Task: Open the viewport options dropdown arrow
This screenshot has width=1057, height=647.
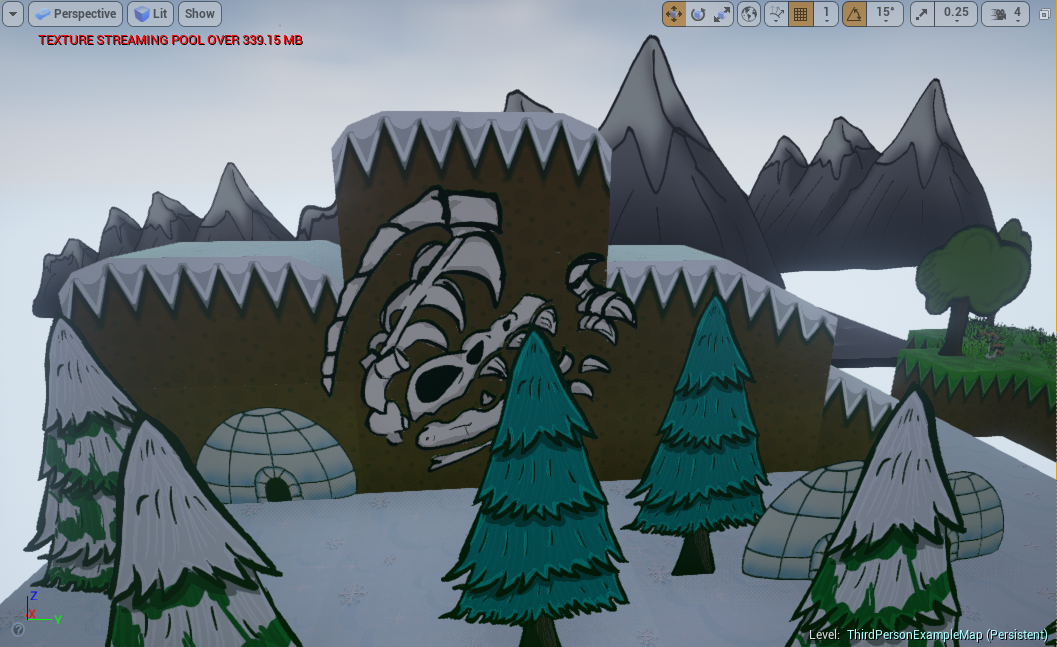Action: coord(14,14)
